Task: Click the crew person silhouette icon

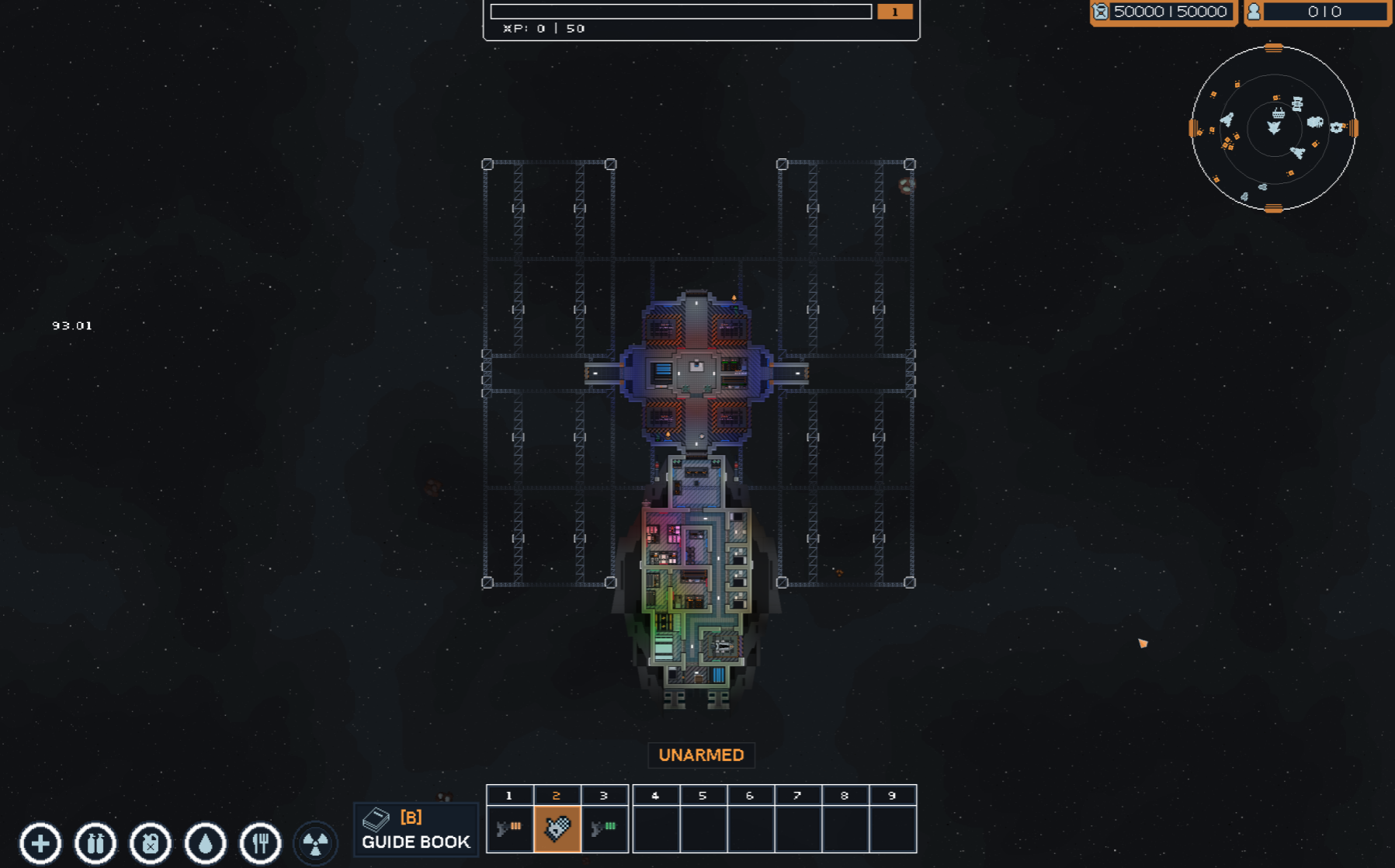Action: click(x=1254, y=12)
